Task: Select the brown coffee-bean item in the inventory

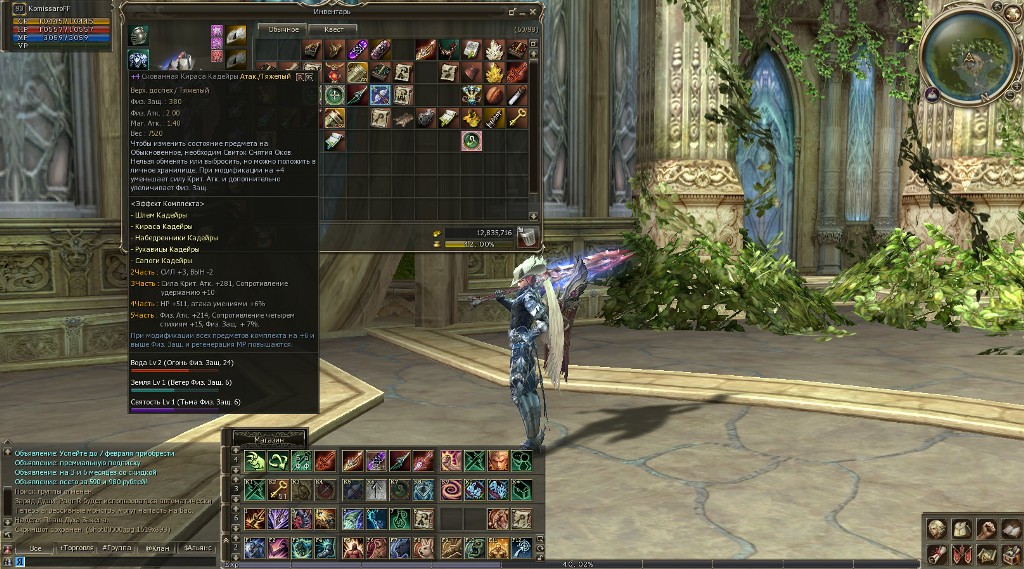Action: pos(494,95)
